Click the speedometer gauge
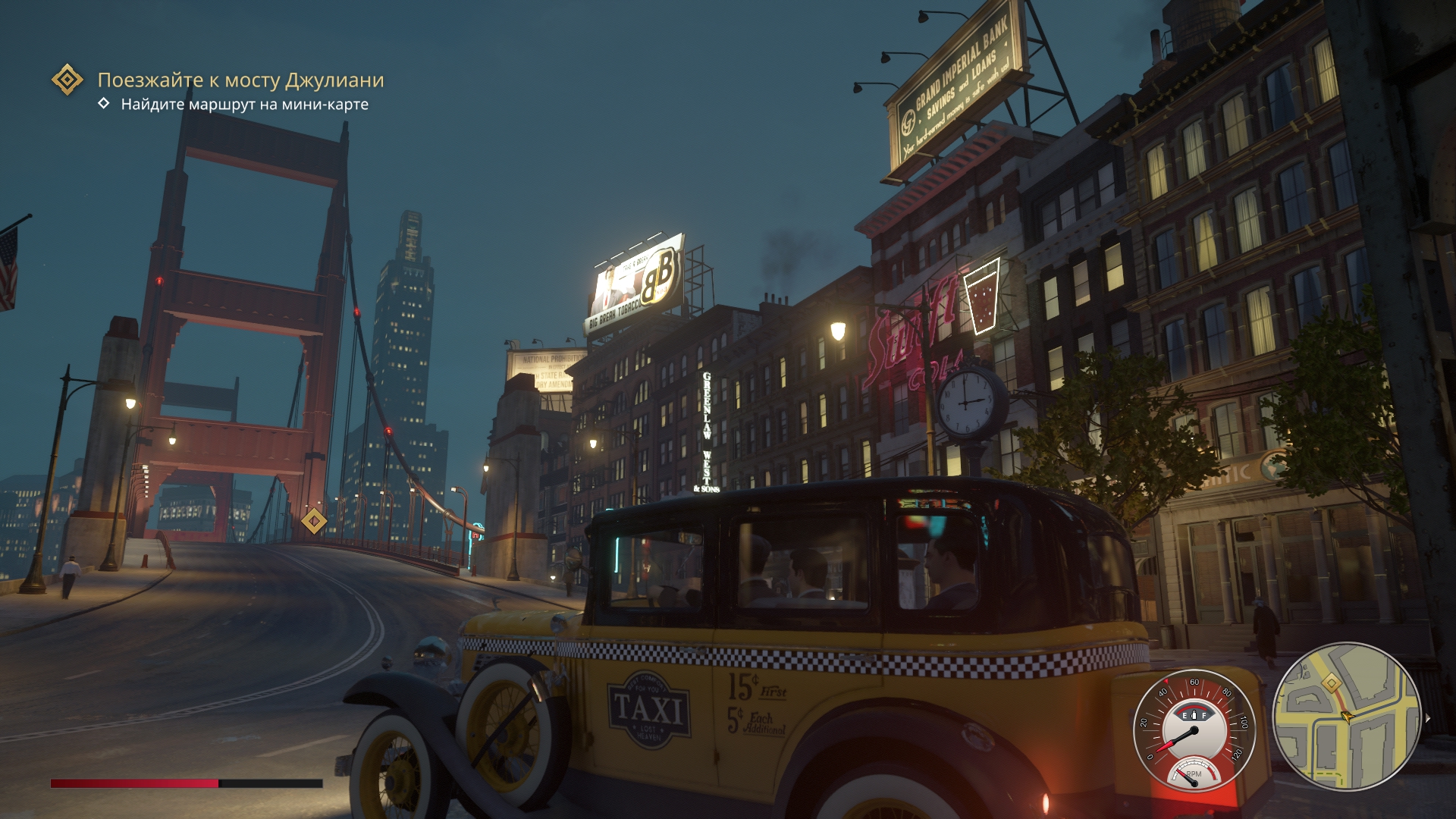1456x819 pixels. point(1194,730)
